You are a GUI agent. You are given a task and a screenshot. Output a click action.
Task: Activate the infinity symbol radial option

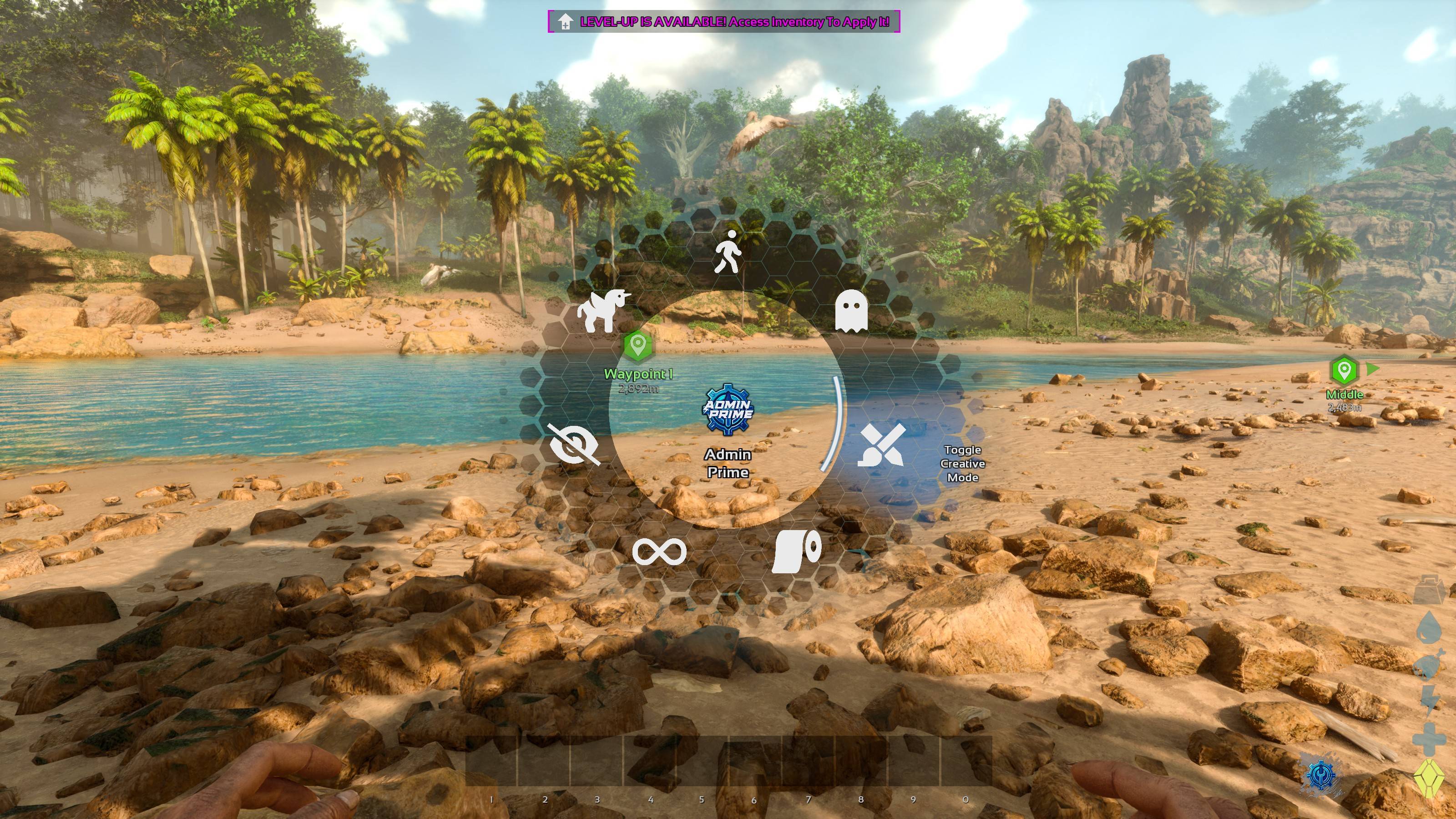click(659, 551)
